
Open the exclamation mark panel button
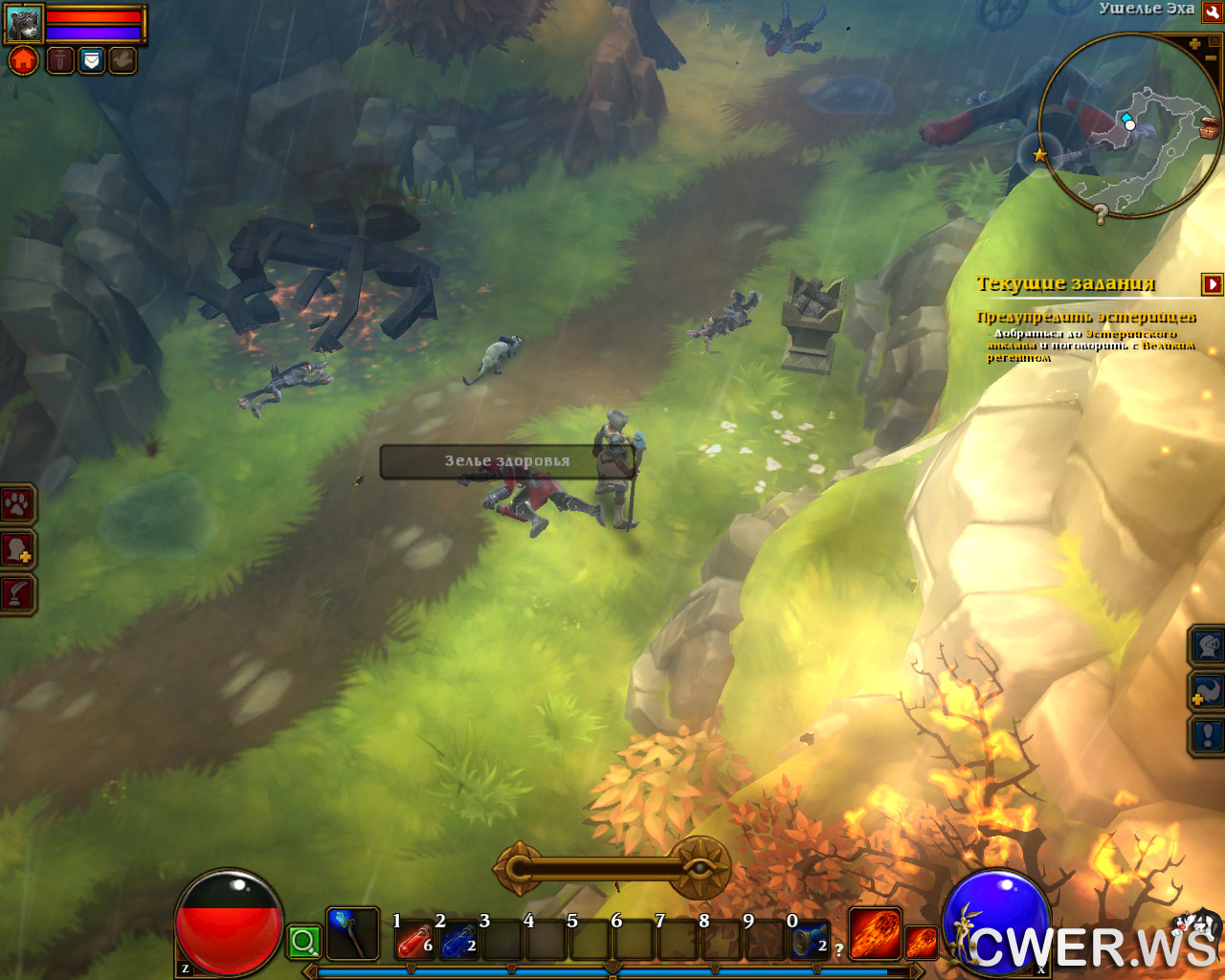[x=1208, y=736]
